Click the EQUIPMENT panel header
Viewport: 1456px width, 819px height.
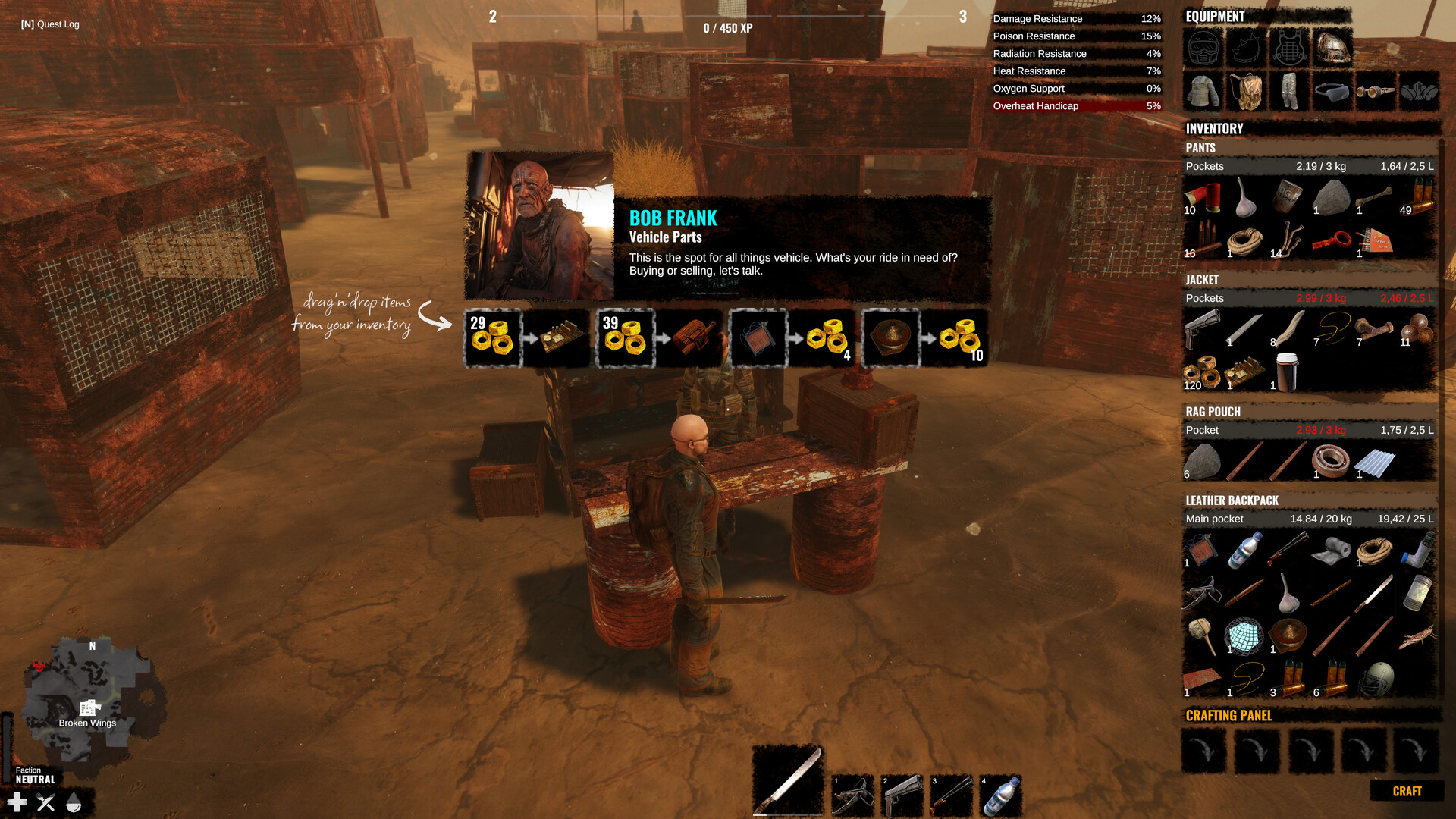pos(1216,16)
